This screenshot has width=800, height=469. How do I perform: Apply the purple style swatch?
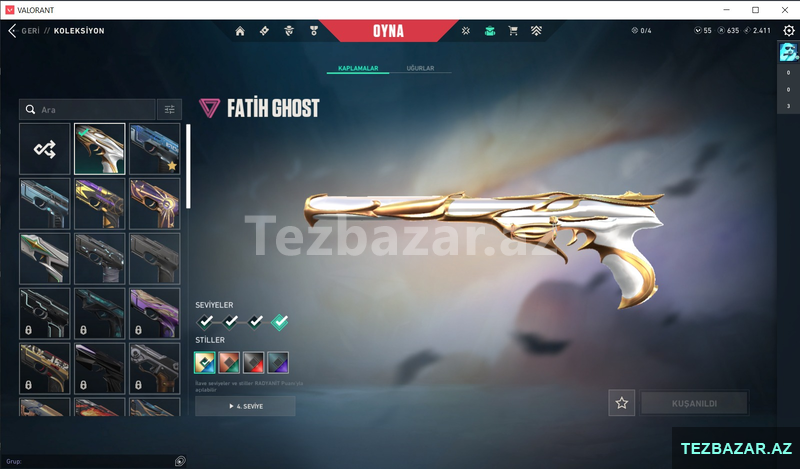coord(278,363)
